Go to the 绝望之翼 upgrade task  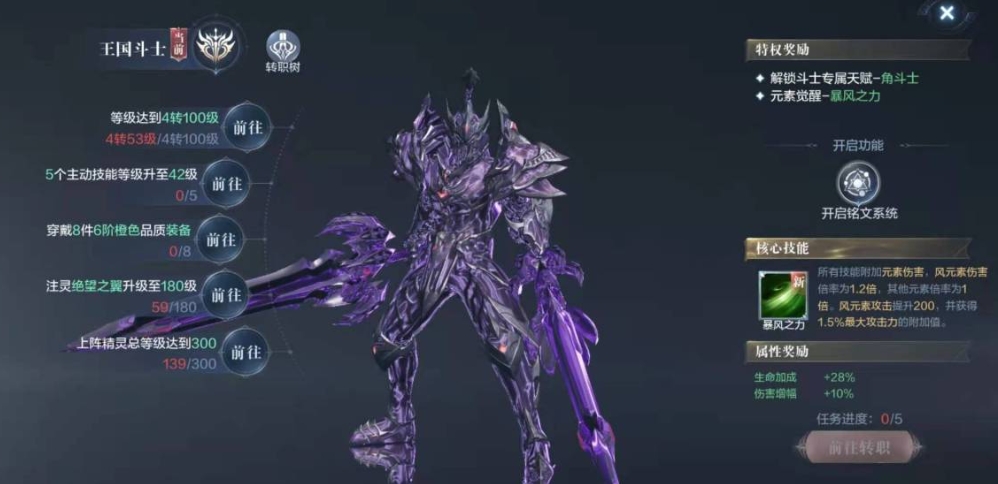pos(224,295)
